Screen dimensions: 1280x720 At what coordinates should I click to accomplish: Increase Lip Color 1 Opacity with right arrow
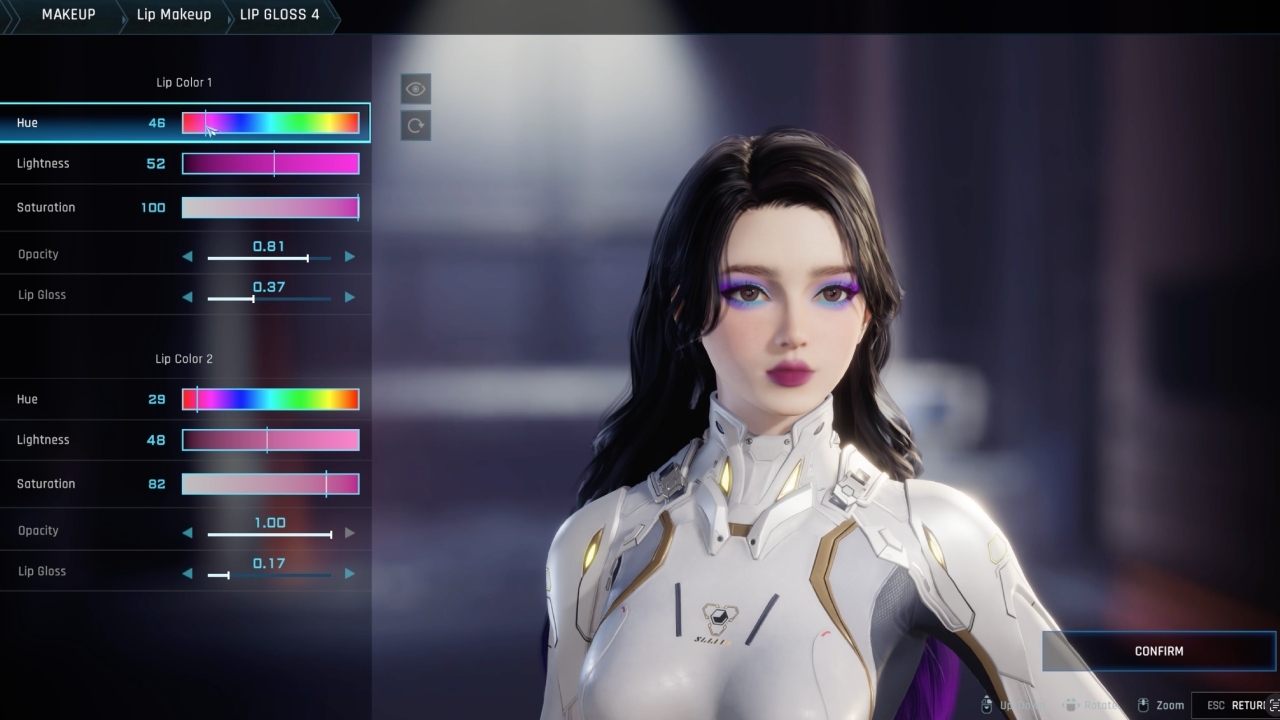point(350,257)
